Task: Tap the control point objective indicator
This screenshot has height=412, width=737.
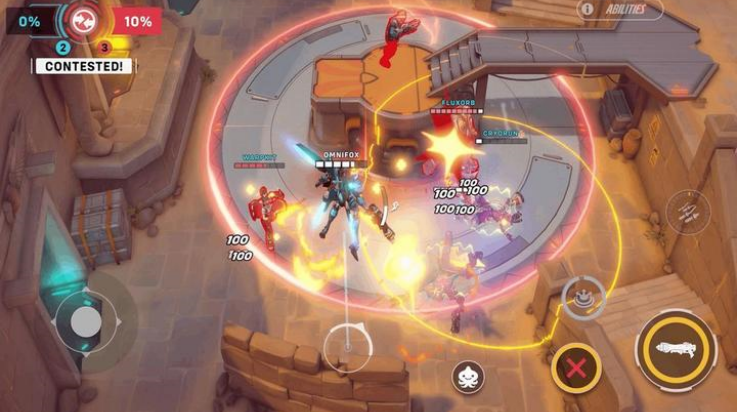Action: tap(84, 18)
